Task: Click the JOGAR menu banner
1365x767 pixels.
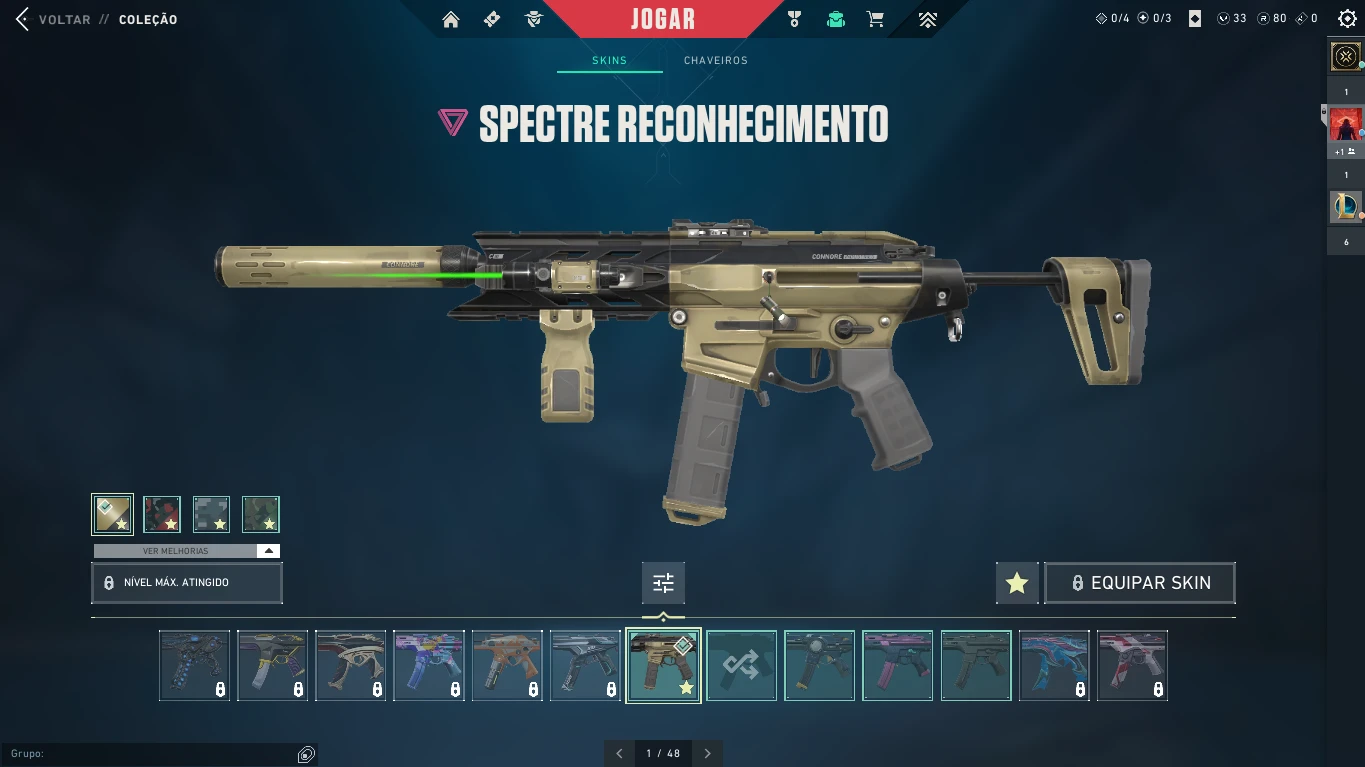Action: [663, 18]
